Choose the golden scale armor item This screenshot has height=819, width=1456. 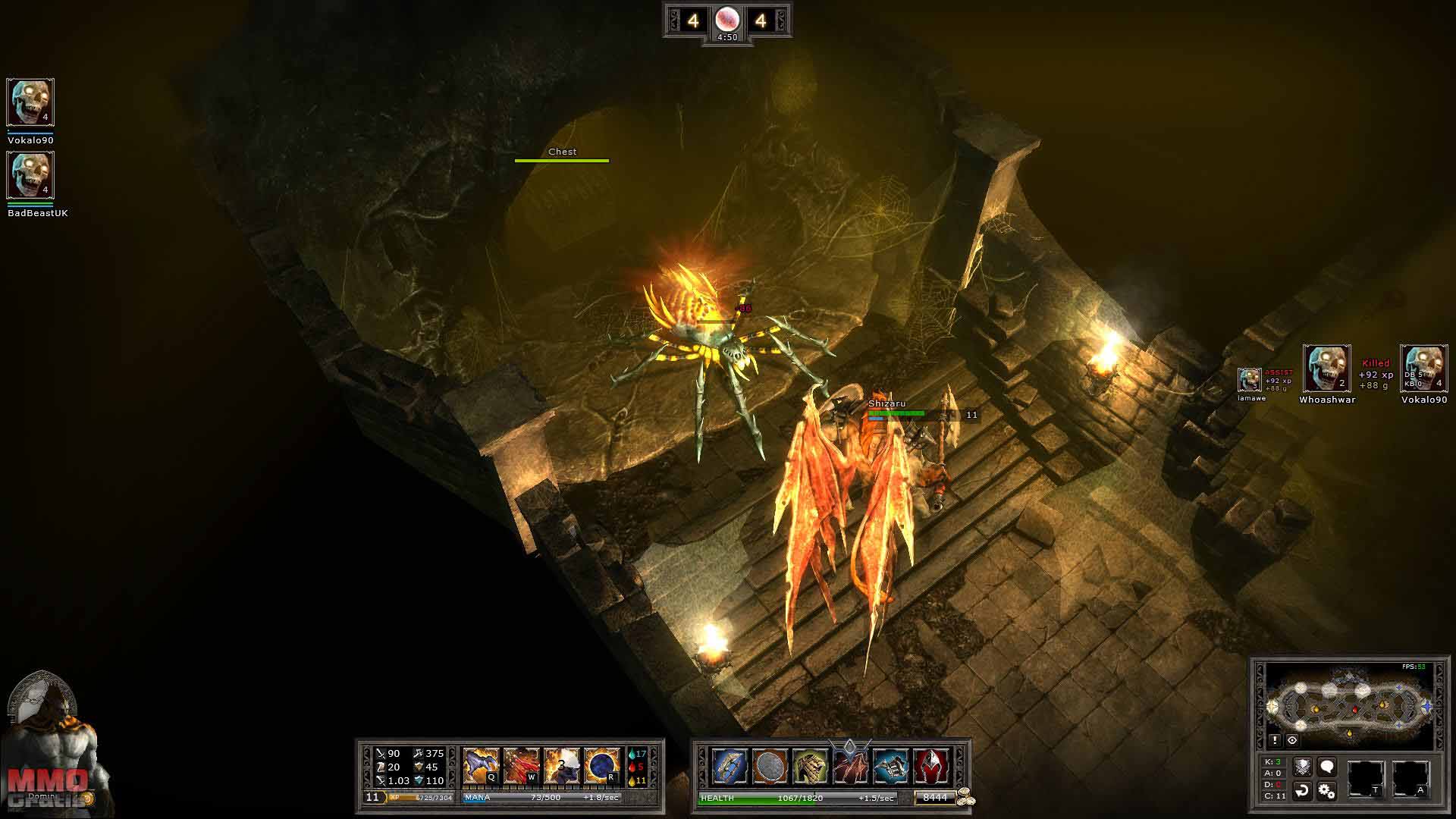[809, 766]
